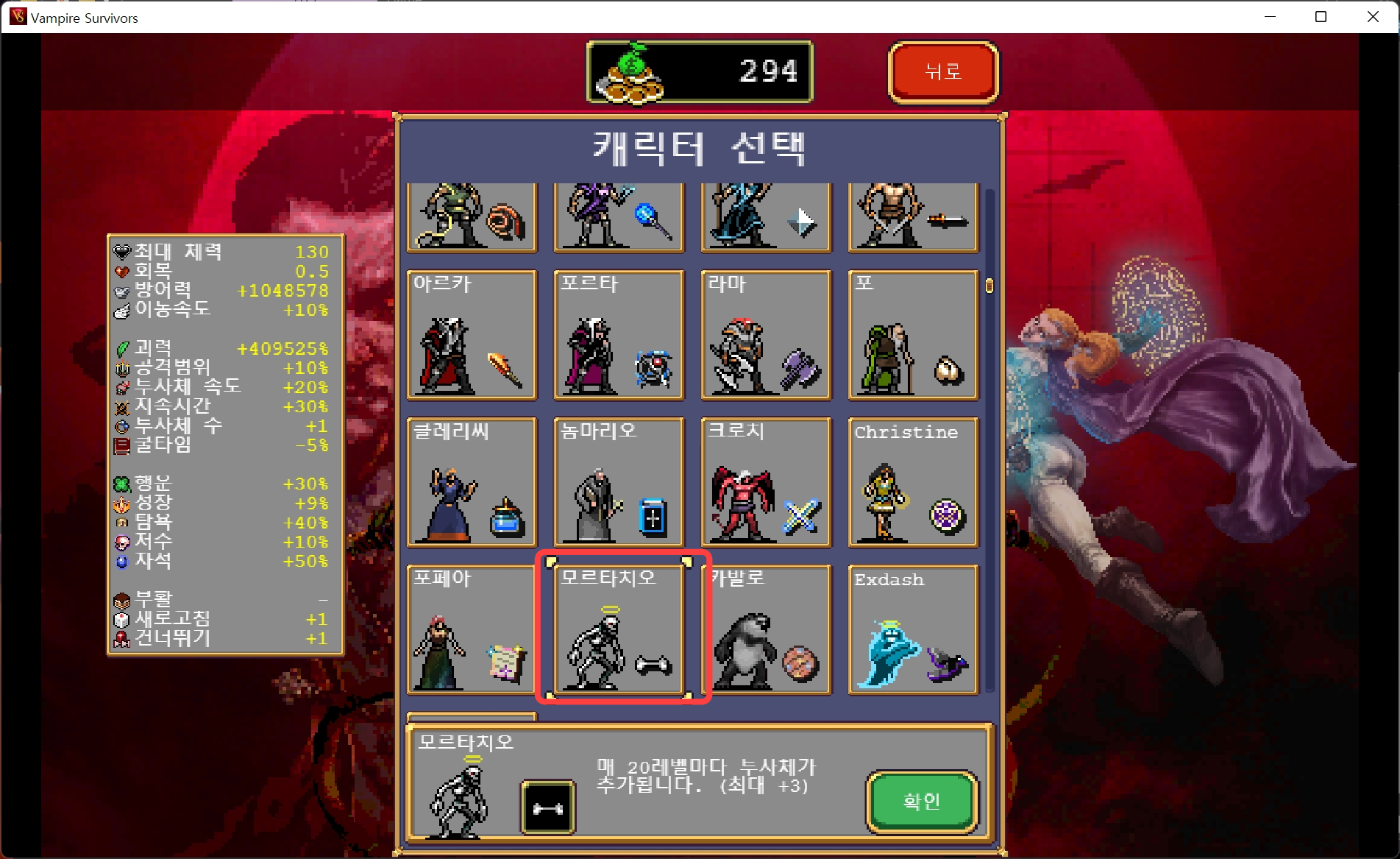Choose the character 크로치
Viewport: 1400px width, 859px height.
(x=766, y=484)
